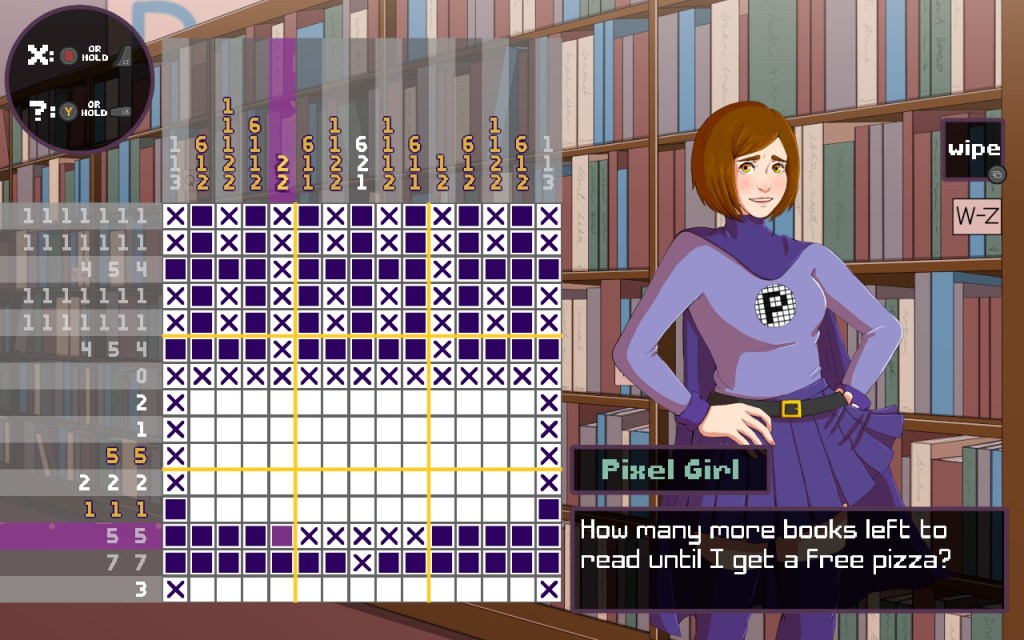Select the rightmost X cell in the bottom '3' row
The width and height of the screenshot is (1024, 640).
coord(548,589)
